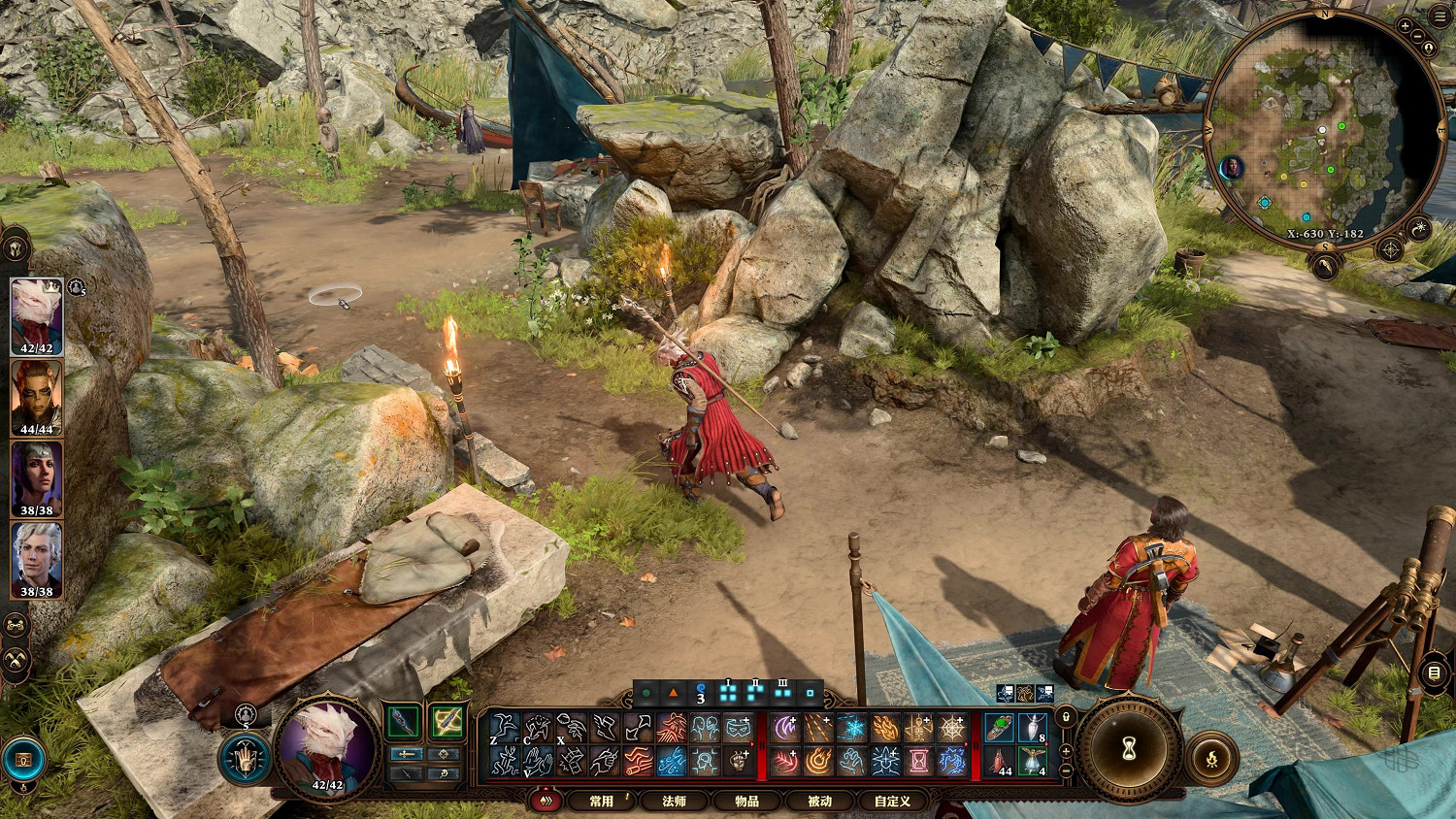Zoom out on the minimap
The image size is (1456, 819).
[1419, 37]
